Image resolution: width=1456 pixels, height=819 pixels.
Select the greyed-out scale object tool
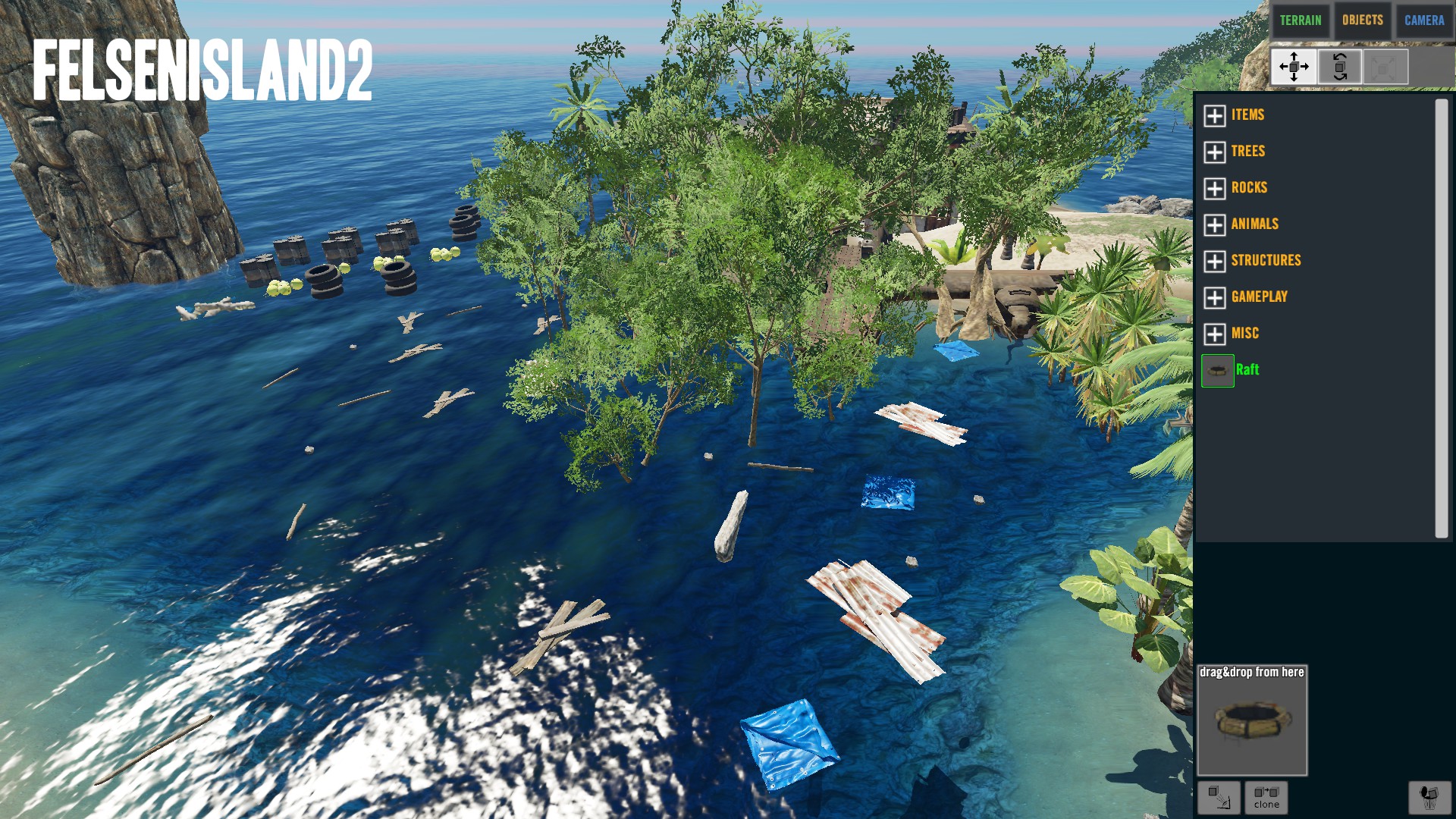click(1385, 67)
